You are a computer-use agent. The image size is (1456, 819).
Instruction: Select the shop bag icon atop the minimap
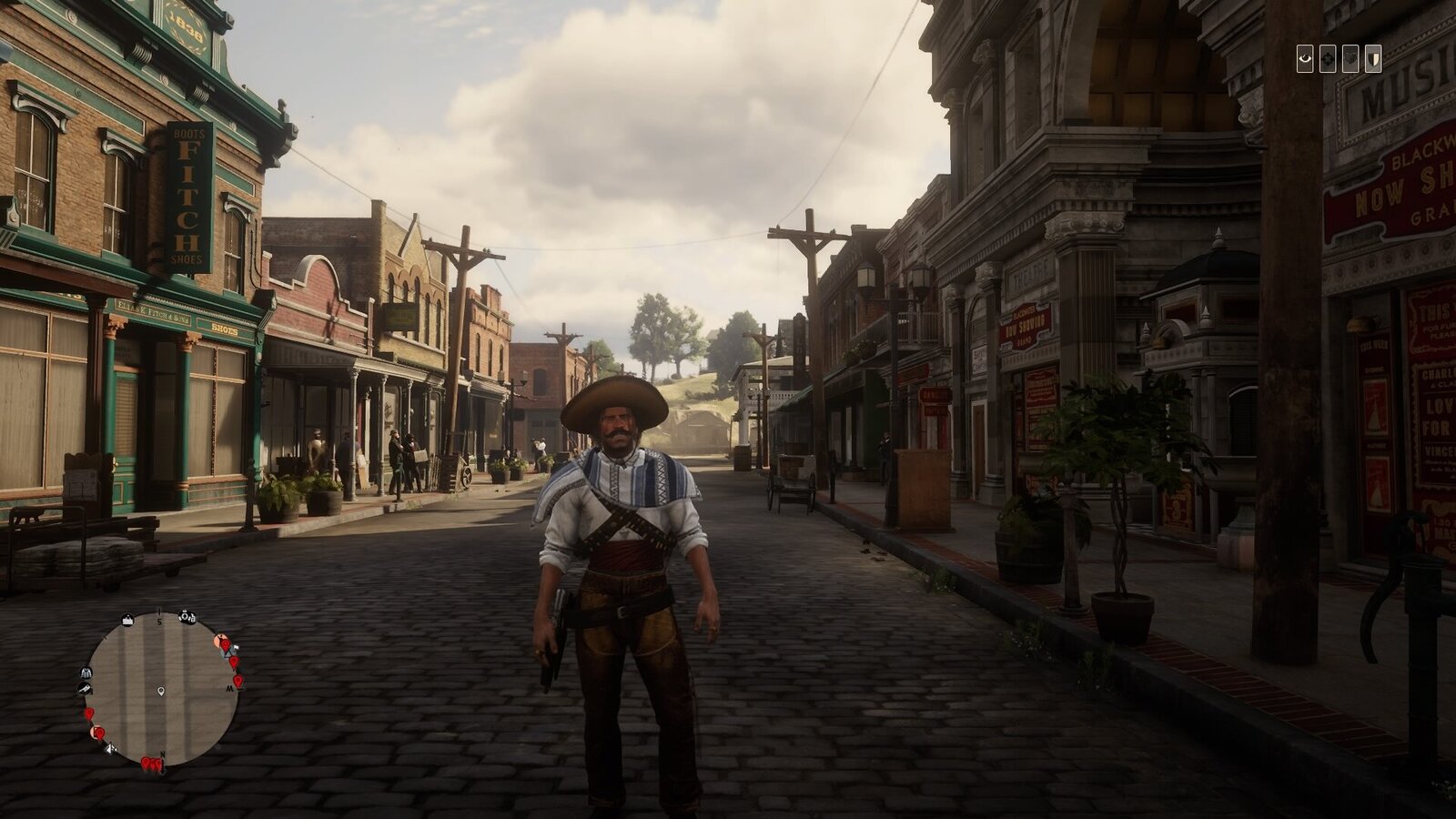[x=128, y=620]
